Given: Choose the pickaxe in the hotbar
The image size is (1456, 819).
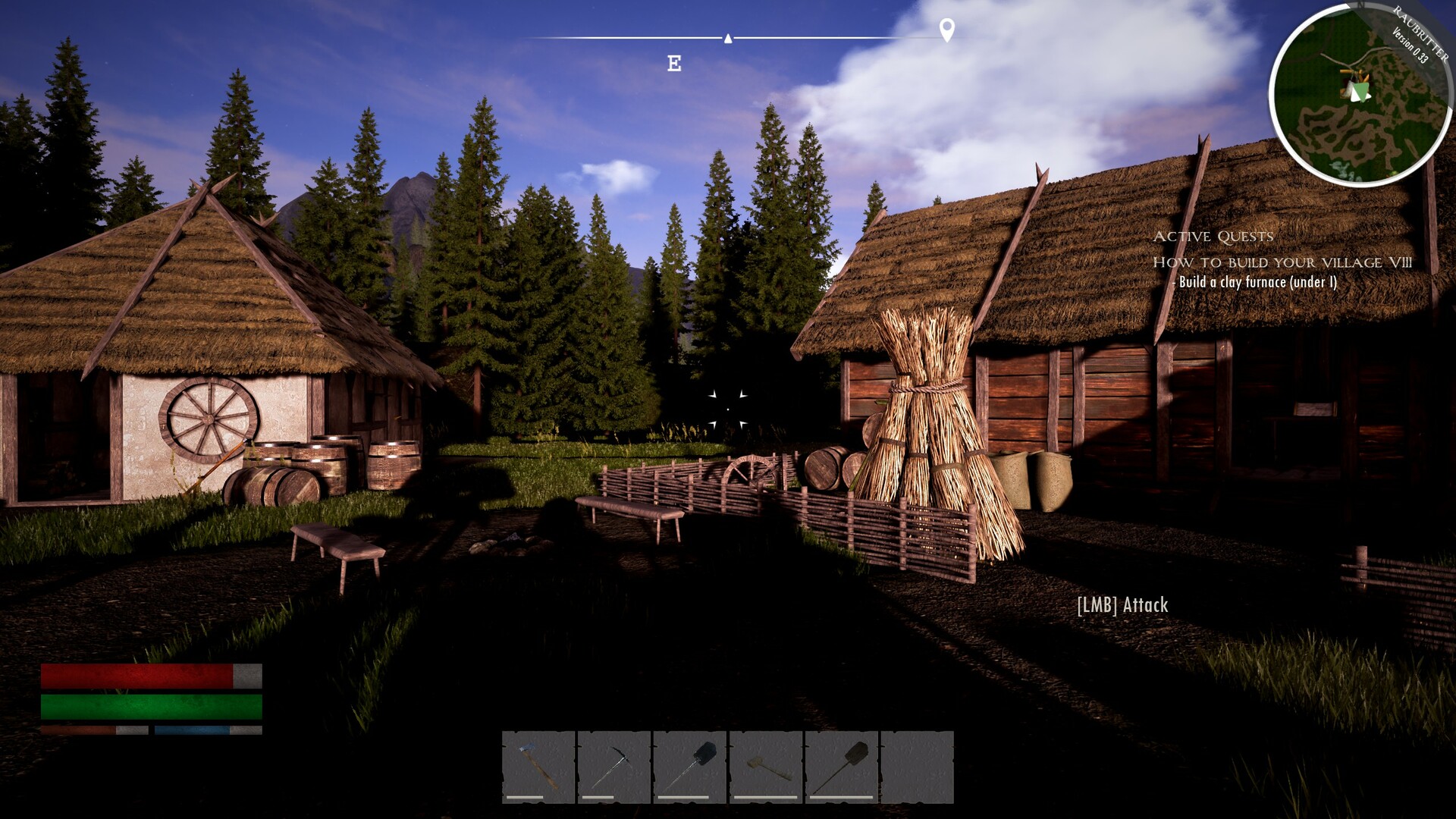Looking at the screenshot, I should [x=613, y=766].
